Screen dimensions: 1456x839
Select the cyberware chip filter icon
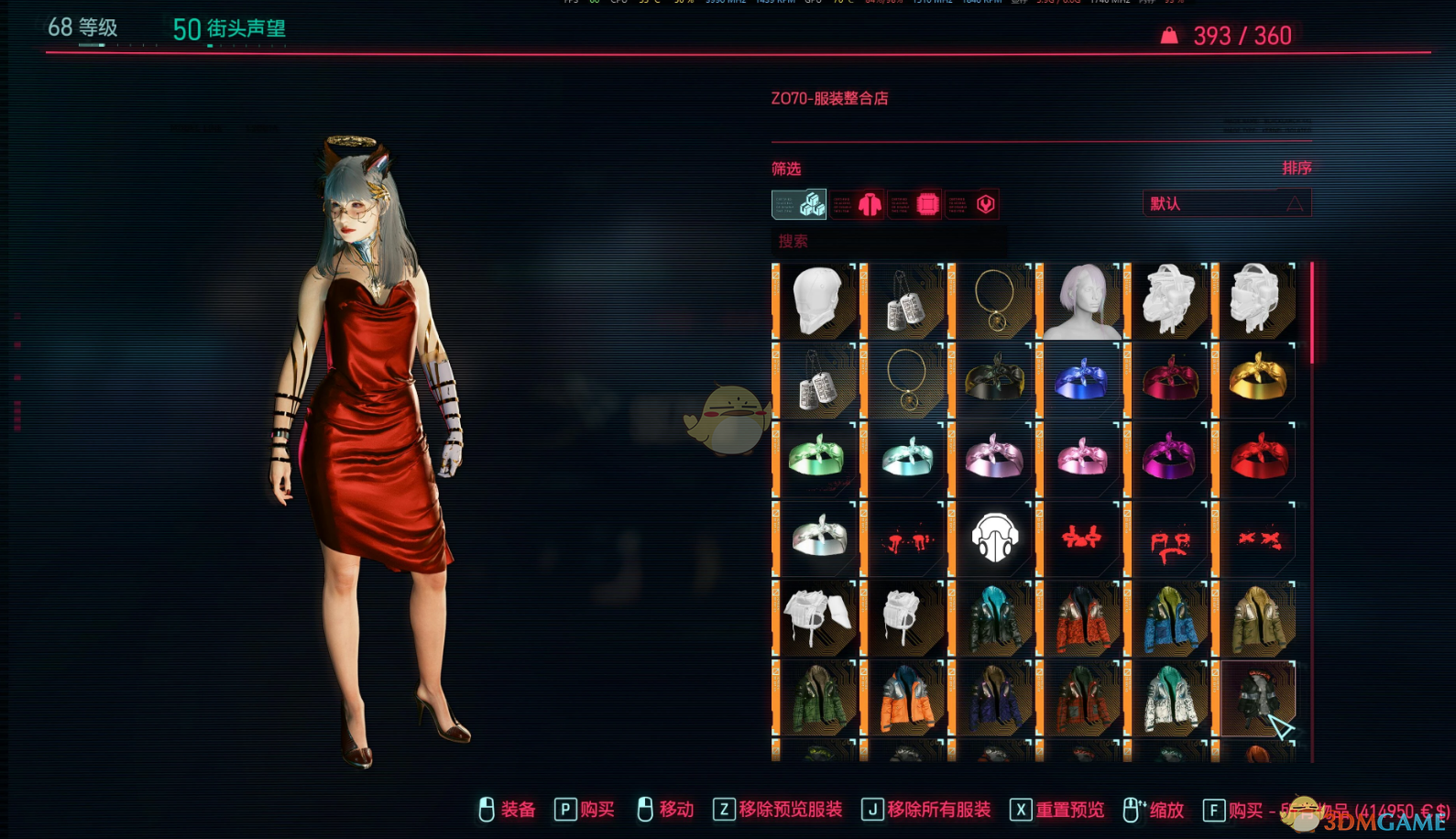927,204
